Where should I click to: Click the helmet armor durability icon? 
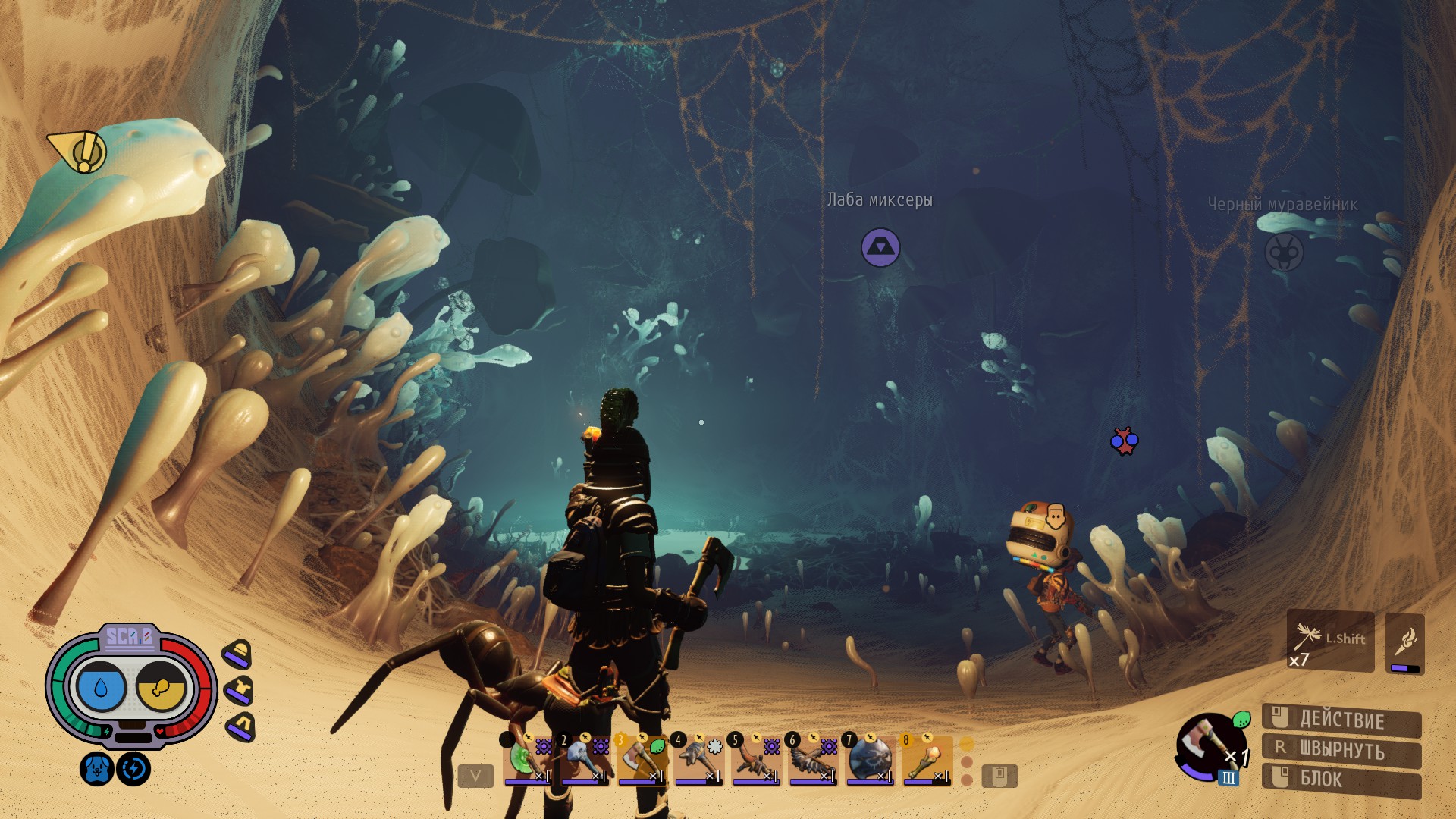237,654
